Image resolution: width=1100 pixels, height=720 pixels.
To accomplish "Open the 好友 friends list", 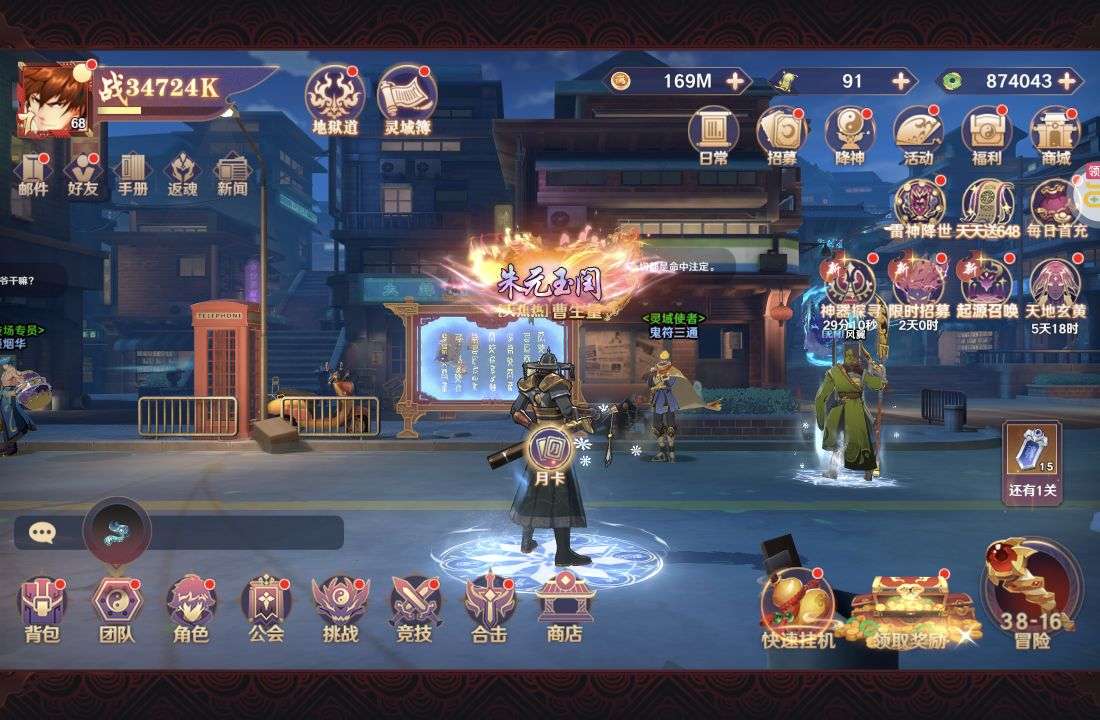I will click(83, 172).
